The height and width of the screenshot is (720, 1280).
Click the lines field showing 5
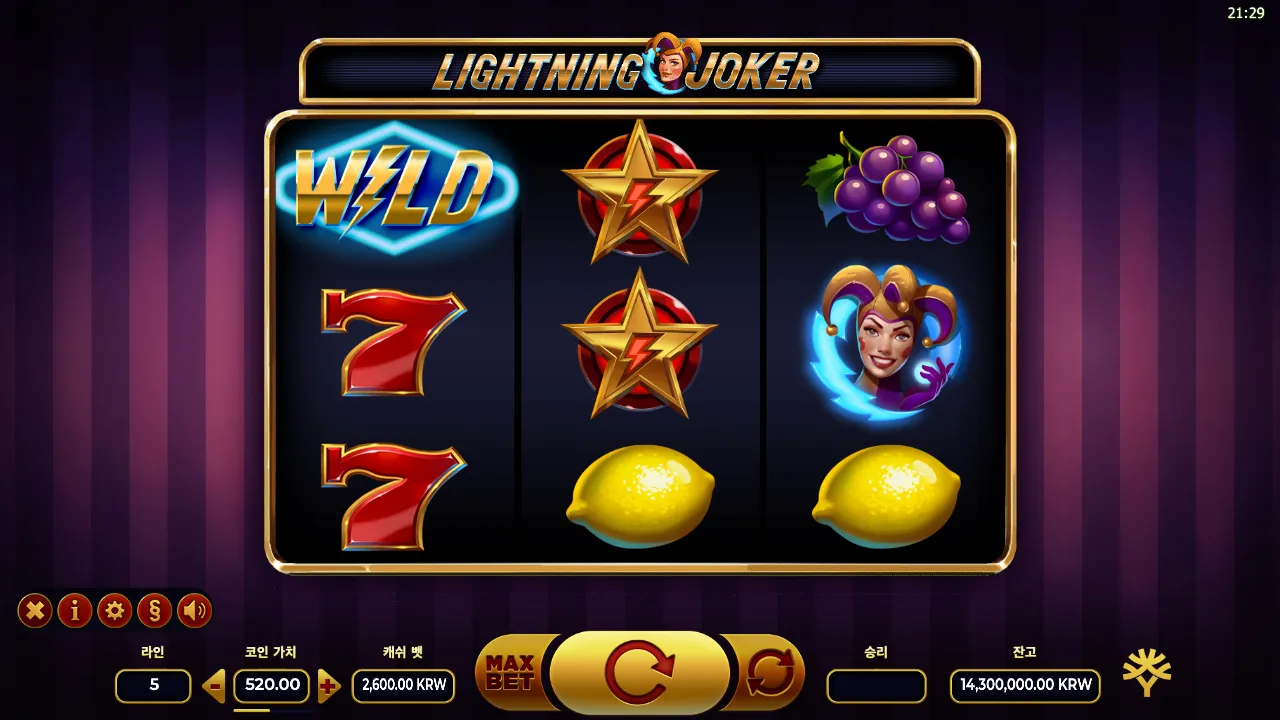(152, 686)
